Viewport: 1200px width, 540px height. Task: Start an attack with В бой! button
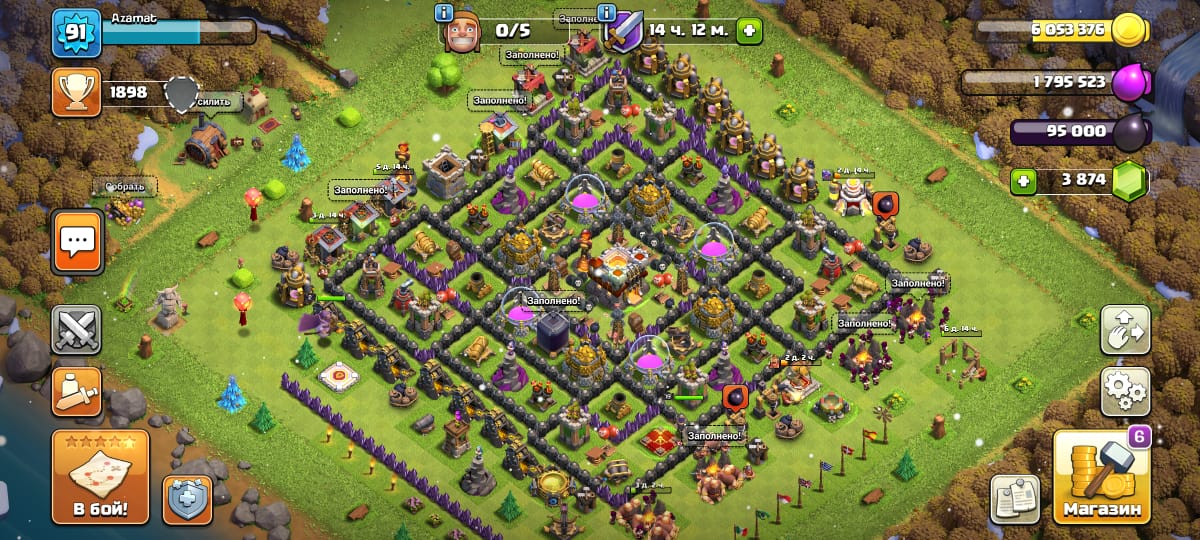pos(100,477)
